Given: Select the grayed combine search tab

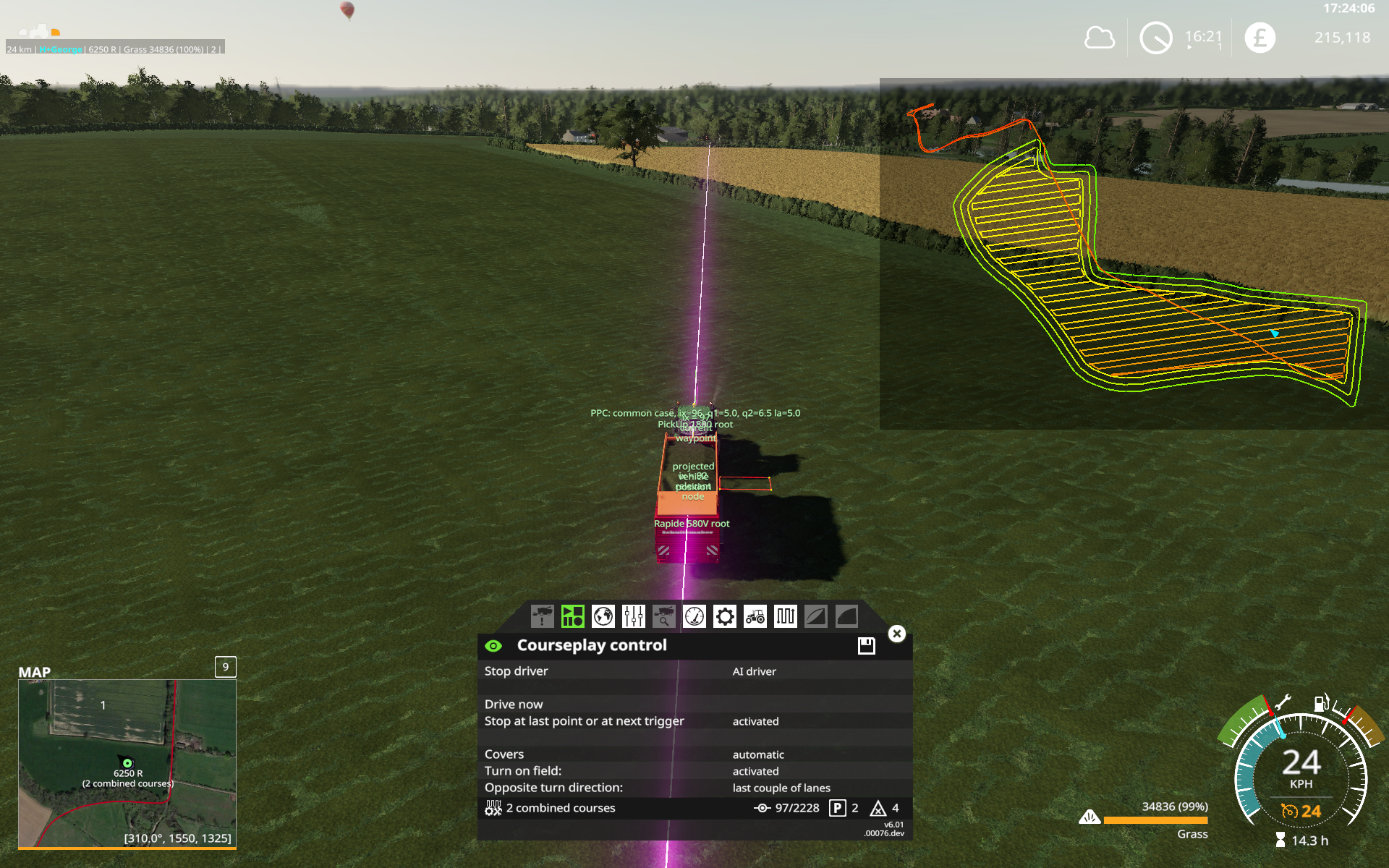Looking at the screenshot, I should [x=663, y=616].
